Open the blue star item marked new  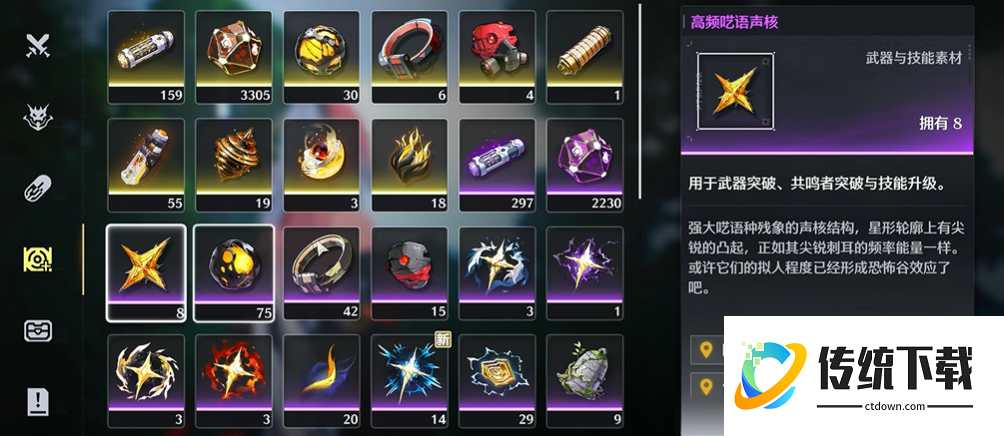click(x=410, y=379)
